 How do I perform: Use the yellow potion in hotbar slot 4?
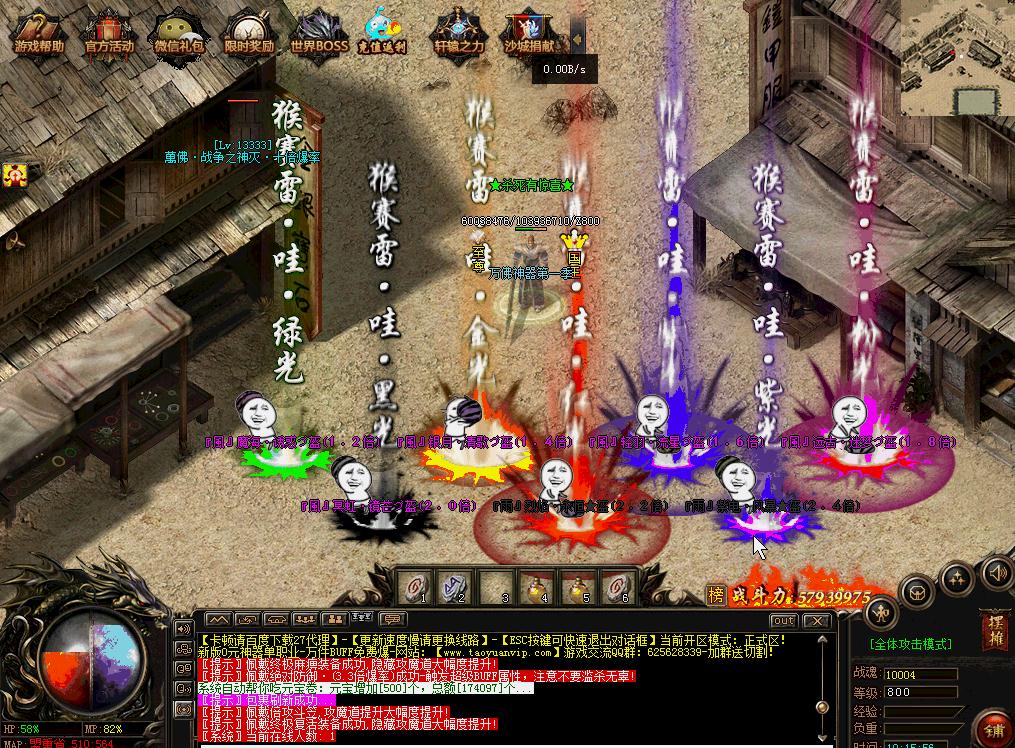pos(538,585)
